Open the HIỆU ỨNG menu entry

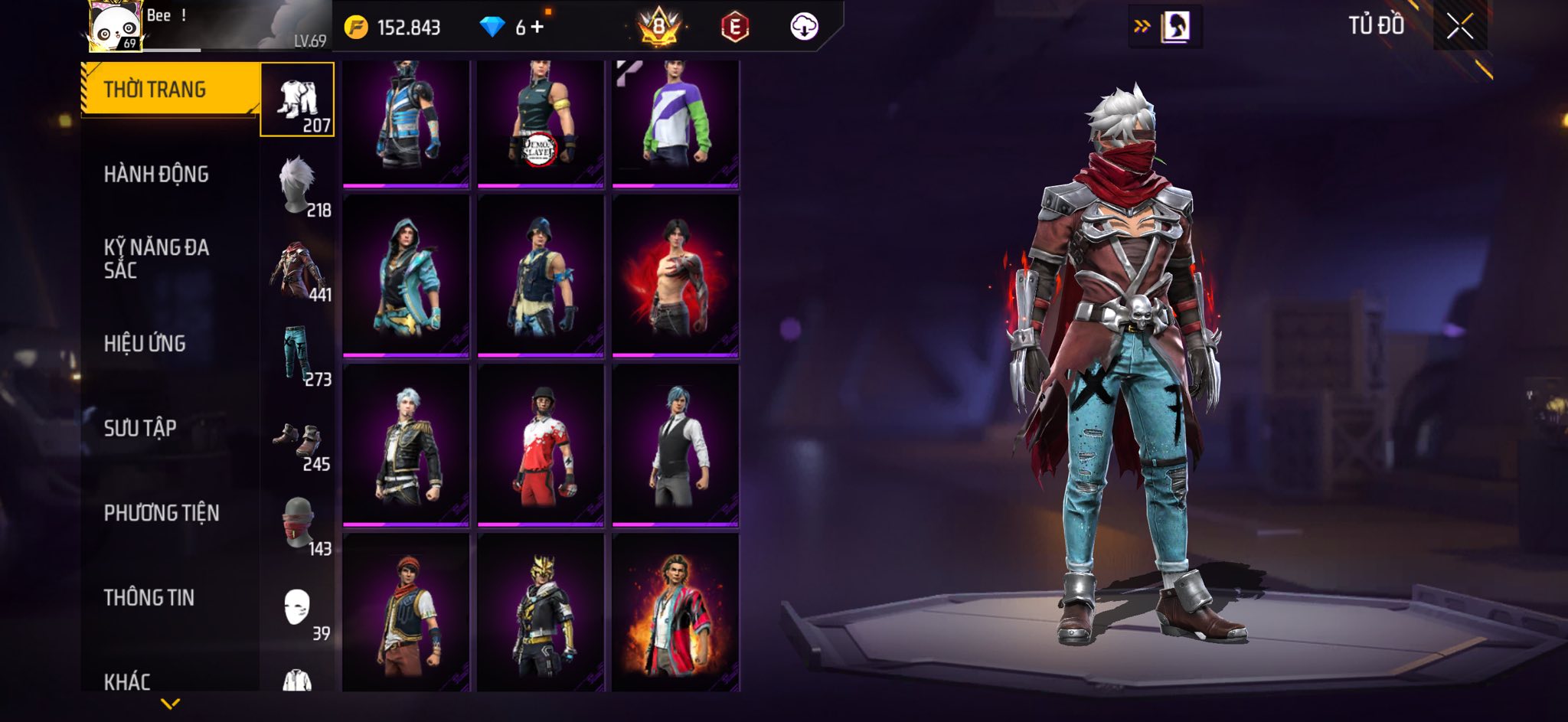tap(145, 344)
